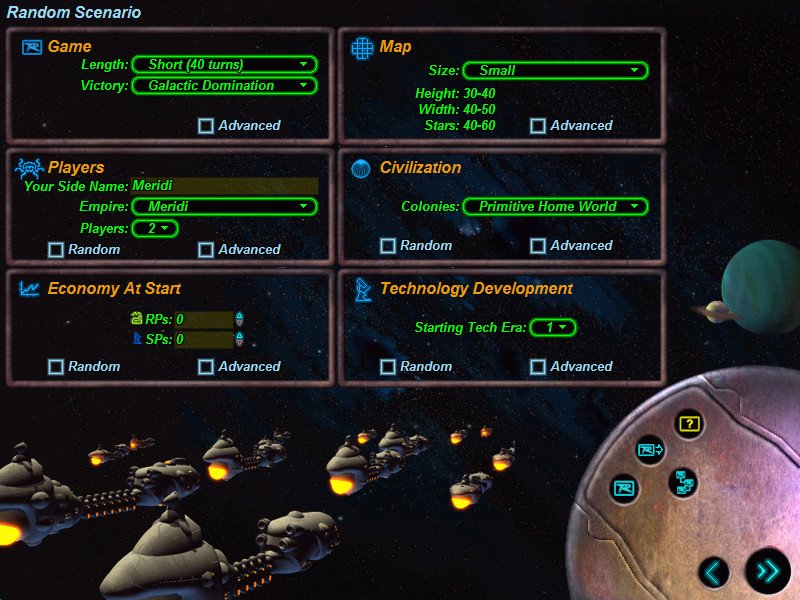Enable the Advanced checkbox in Map panel
800x600 pixels.
pyautogui.click(x=538, y=126)
